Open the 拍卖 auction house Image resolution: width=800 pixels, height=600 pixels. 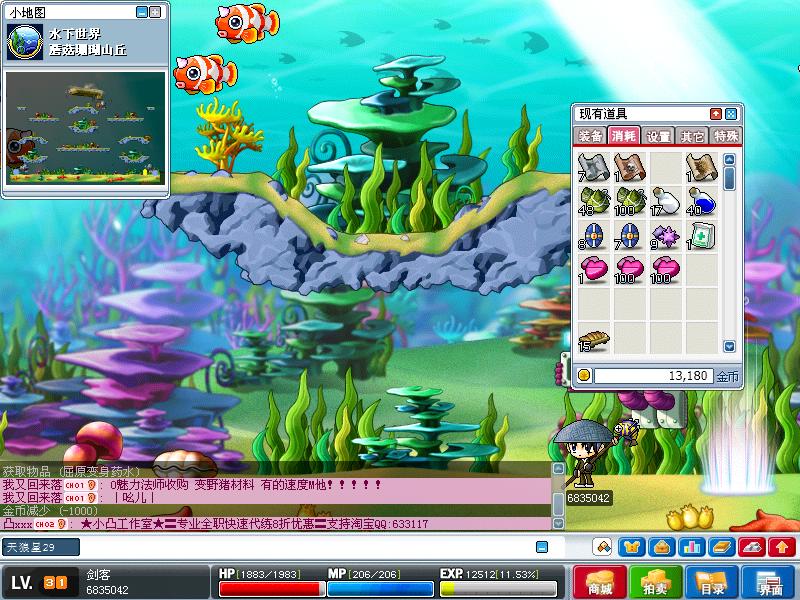(655, 582)
